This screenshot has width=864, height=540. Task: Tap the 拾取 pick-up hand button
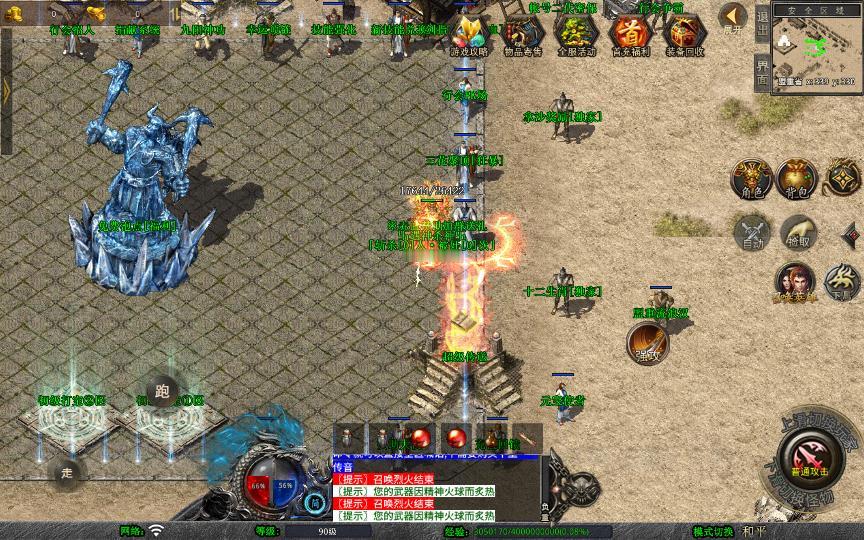[797, 233]
